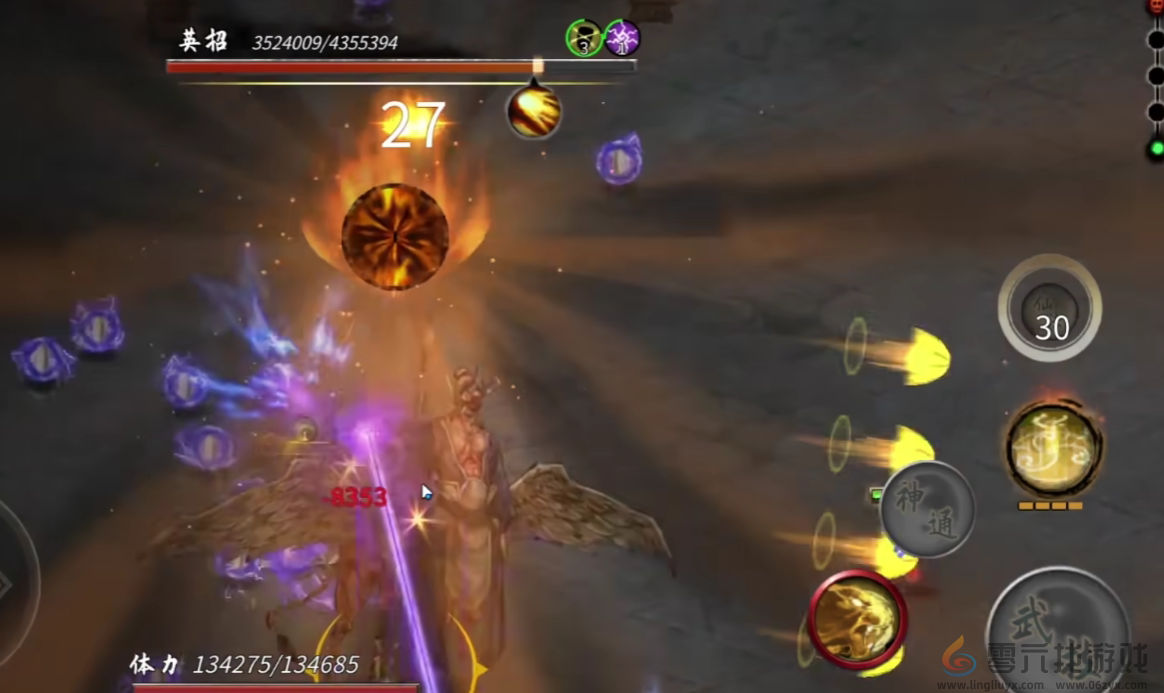Trigger the red-ringed golden beast skill

tap(857, 617)
